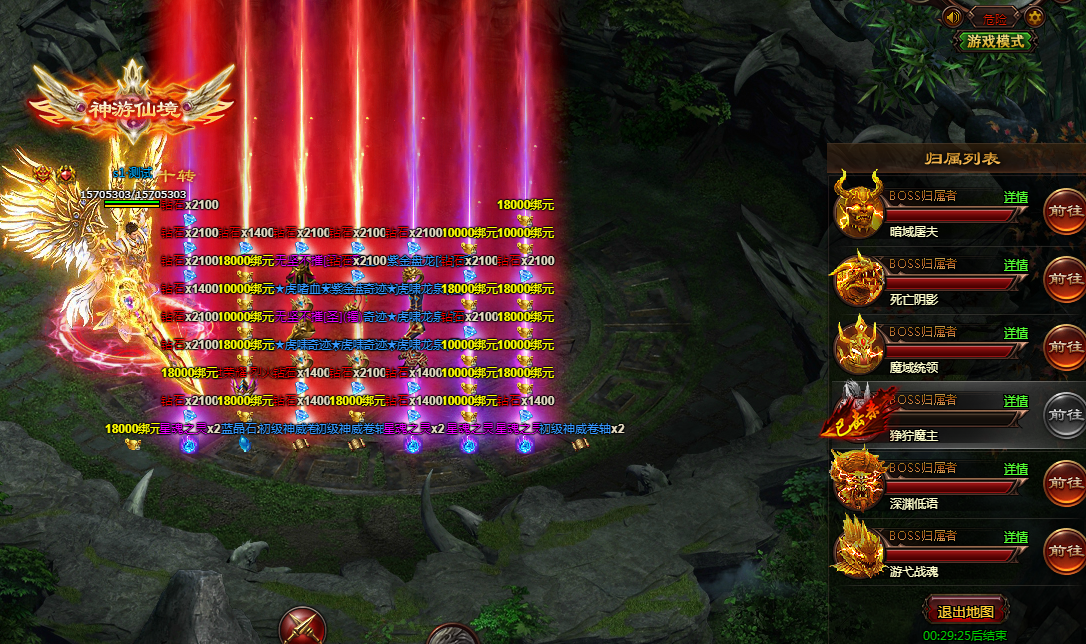Go to boss 深渊低语 with 前往
This screenshot has width=1086, height=644.
pos(1064,483)
